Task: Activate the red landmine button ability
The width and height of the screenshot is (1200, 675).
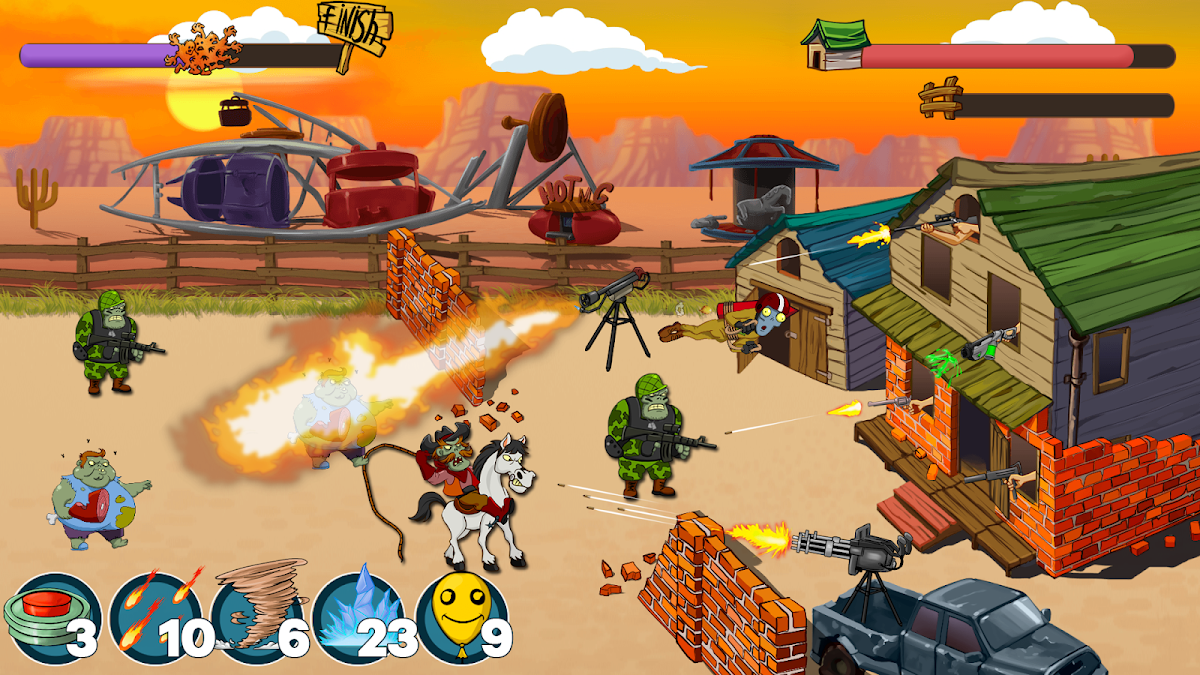Action: [50, 617]
